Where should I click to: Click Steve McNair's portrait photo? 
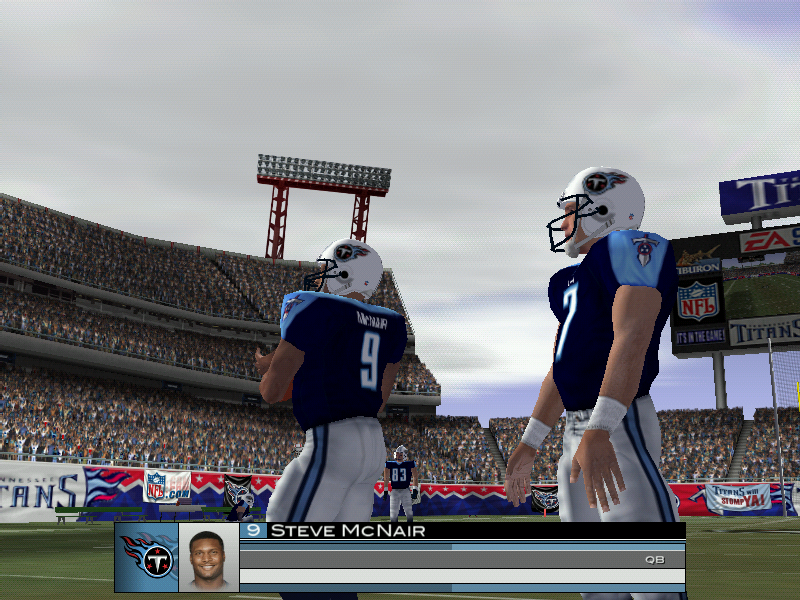[209, 558]
